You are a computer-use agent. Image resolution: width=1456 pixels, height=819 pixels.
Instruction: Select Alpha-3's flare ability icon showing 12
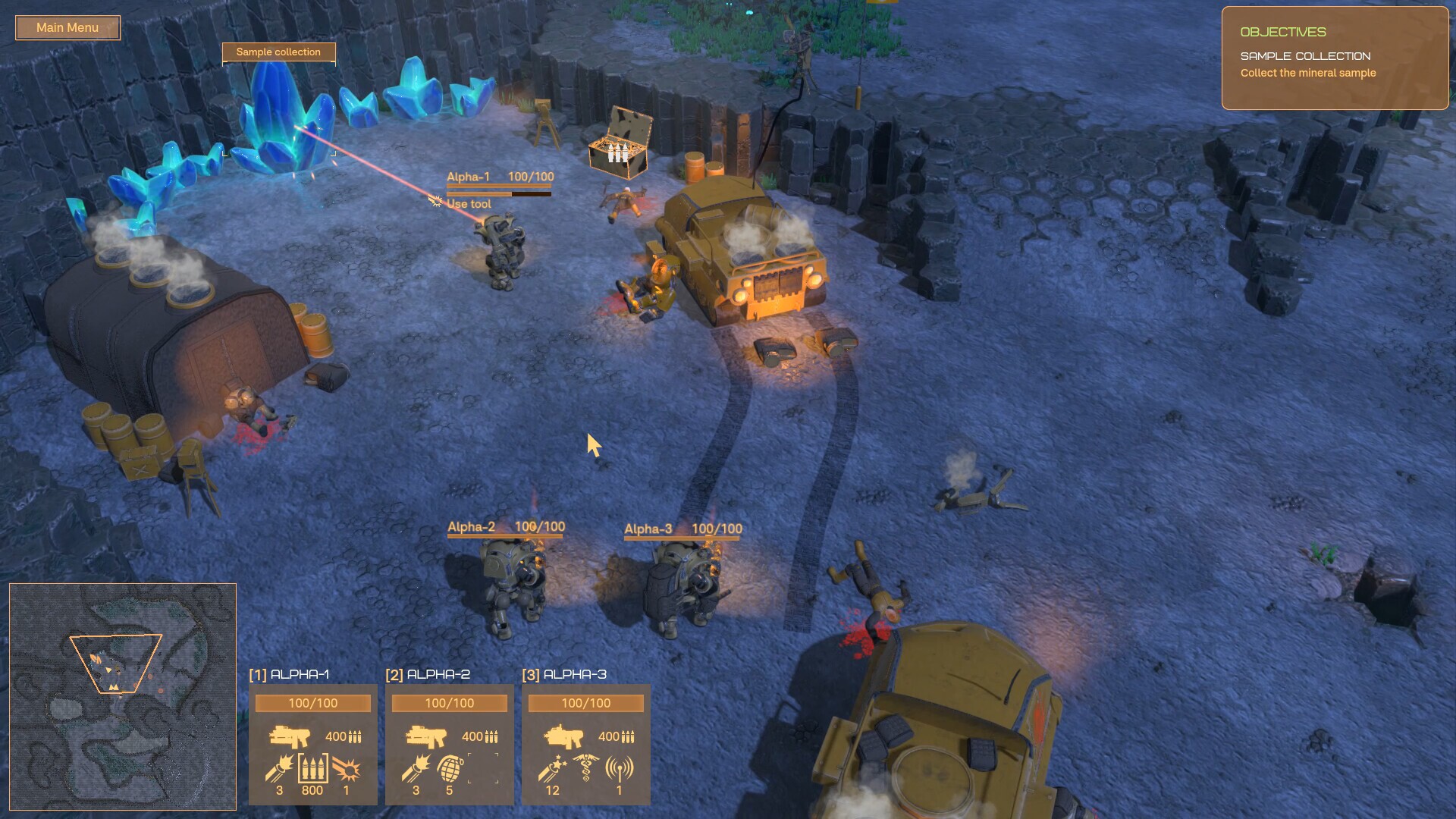point(551,768)
